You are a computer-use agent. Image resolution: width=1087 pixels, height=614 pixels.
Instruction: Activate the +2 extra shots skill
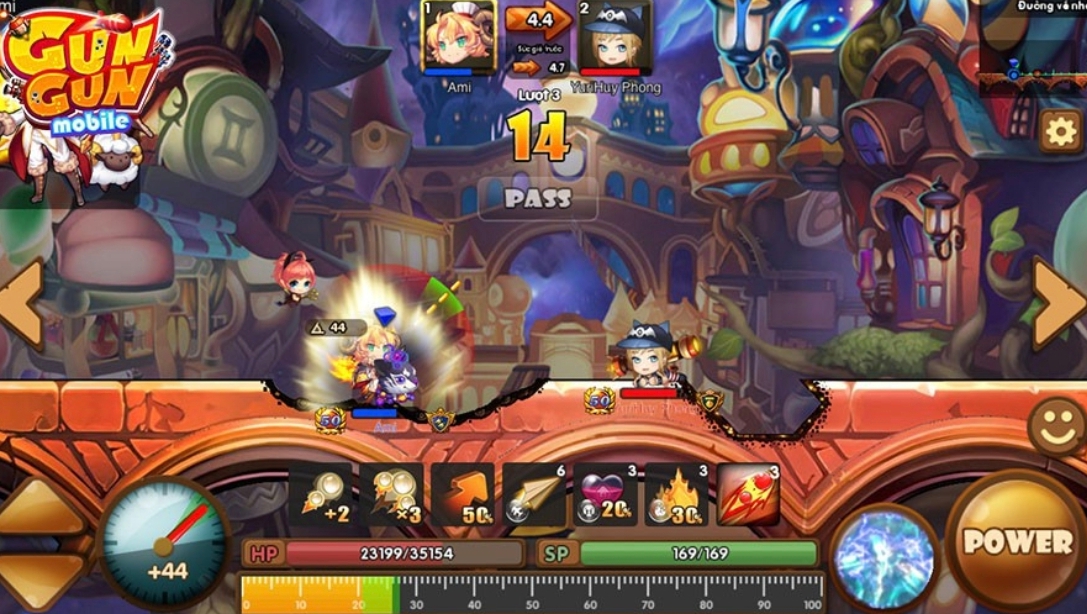click(x=320, y=494)
